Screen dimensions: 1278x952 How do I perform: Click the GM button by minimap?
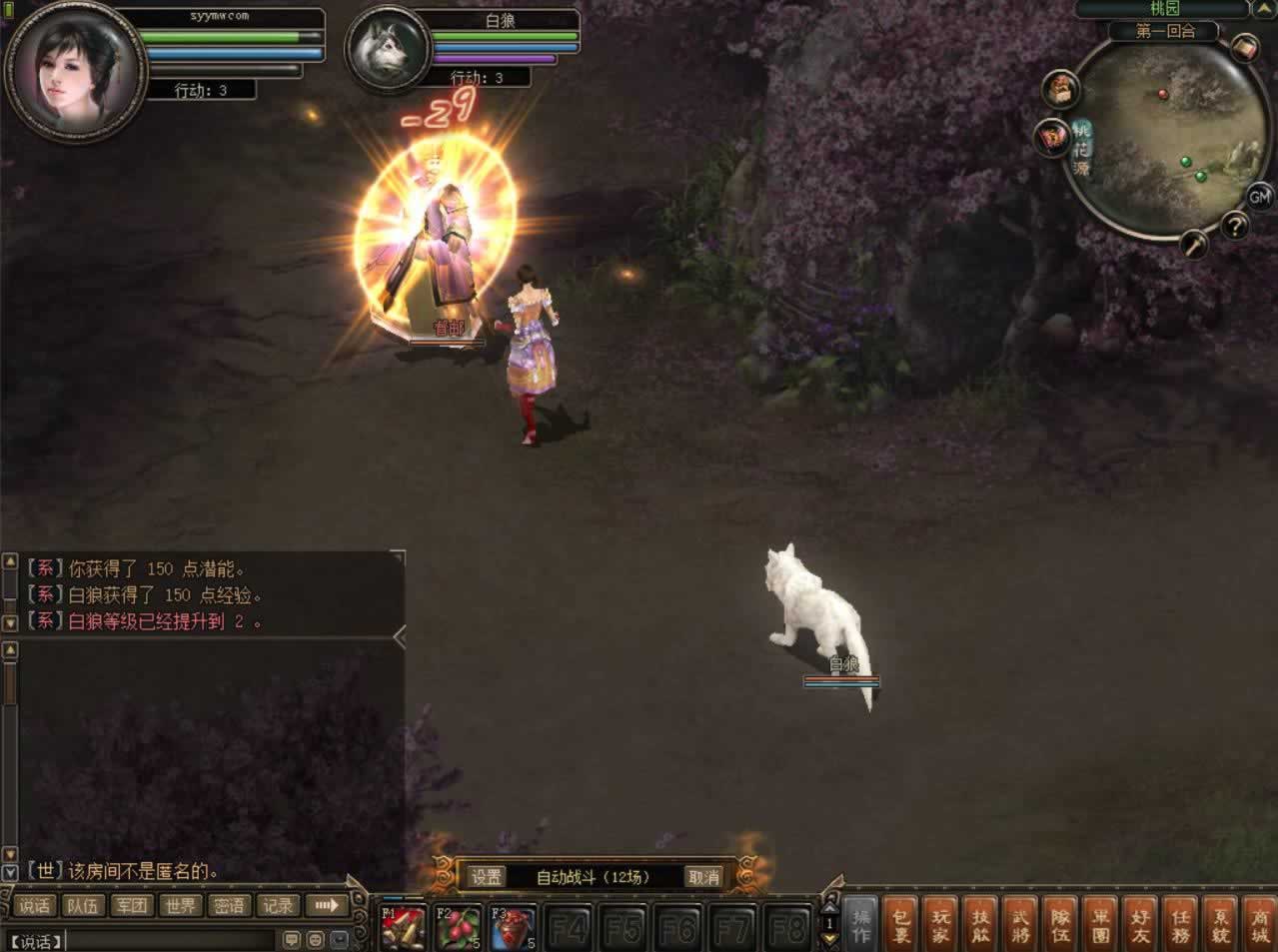point(1258,196)
